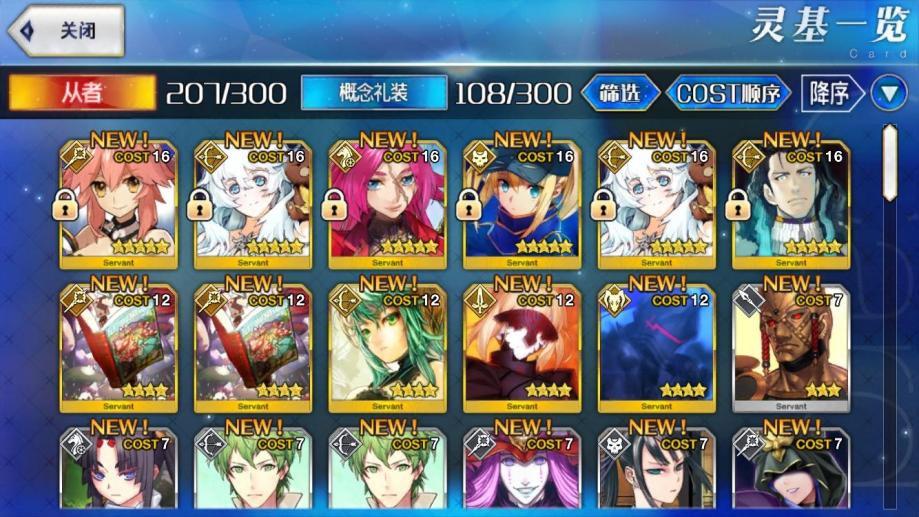Close the card list with 关闭 button
This screenshot has height=517, width=919.
point(66,30)
